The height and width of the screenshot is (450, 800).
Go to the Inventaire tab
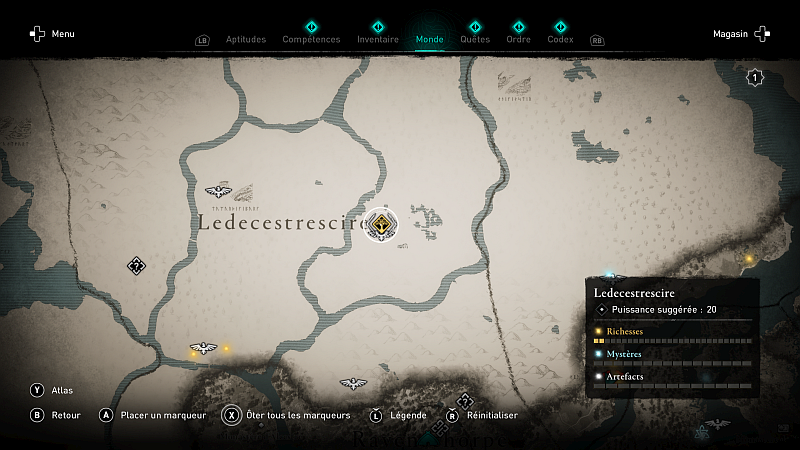[378, 39]
